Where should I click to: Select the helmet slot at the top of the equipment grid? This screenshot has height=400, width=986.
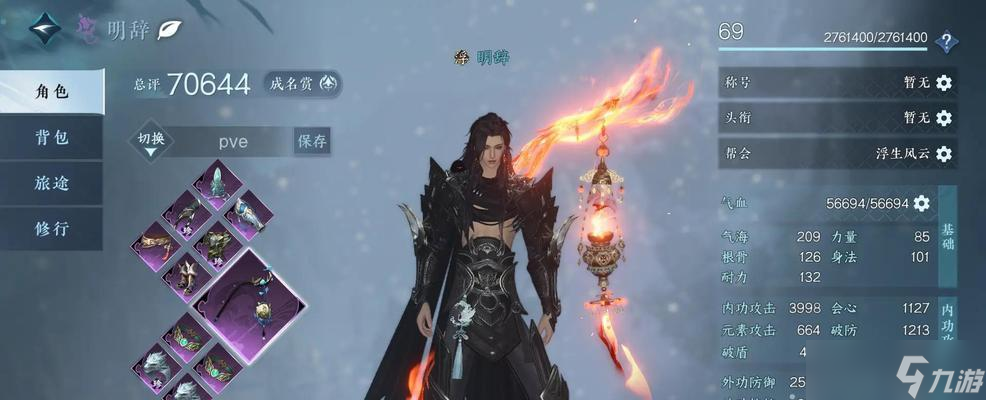(x=216, y=182)
